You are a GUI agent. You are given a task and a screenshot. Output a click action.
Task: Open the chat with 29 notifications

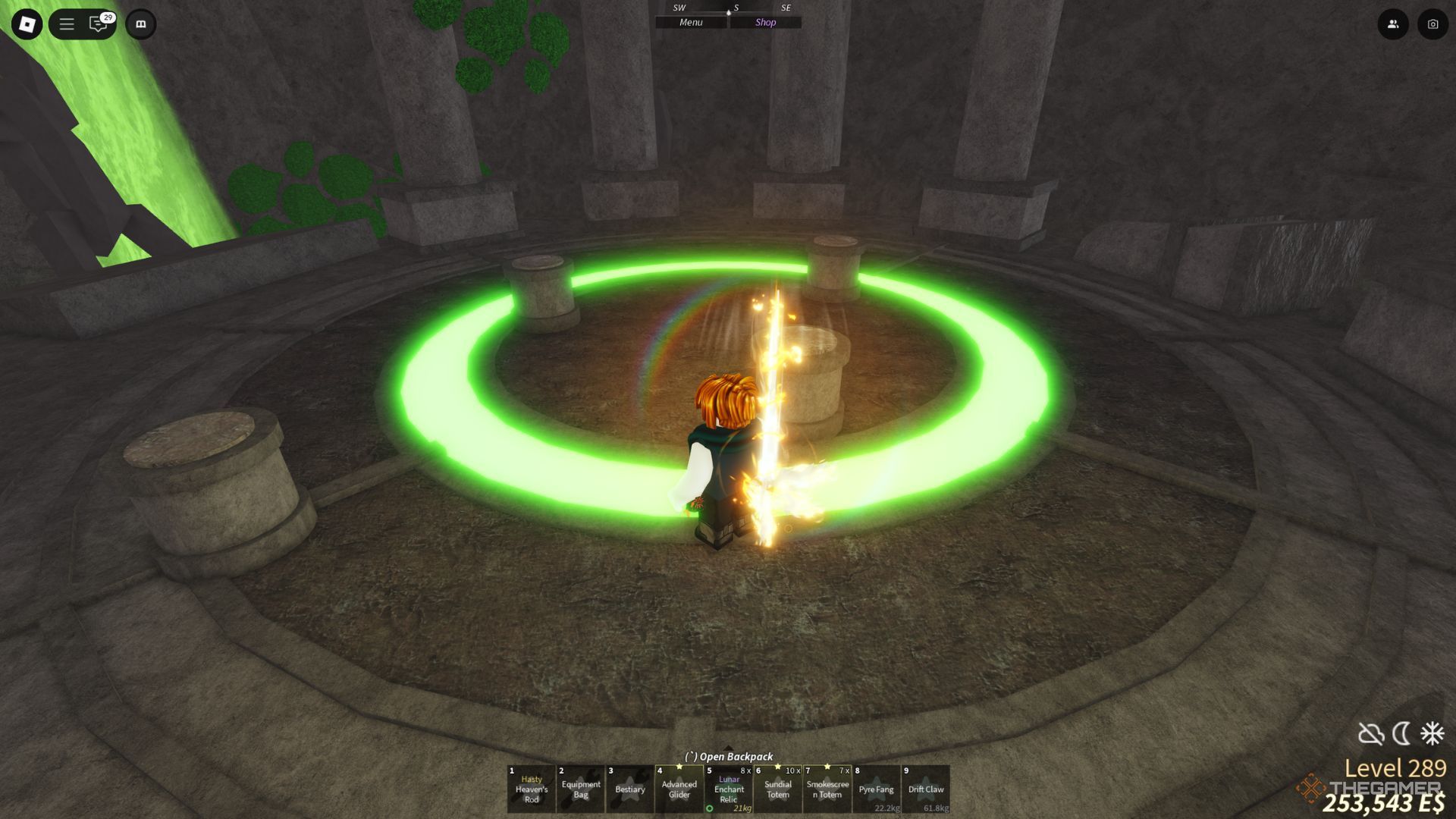99,24
